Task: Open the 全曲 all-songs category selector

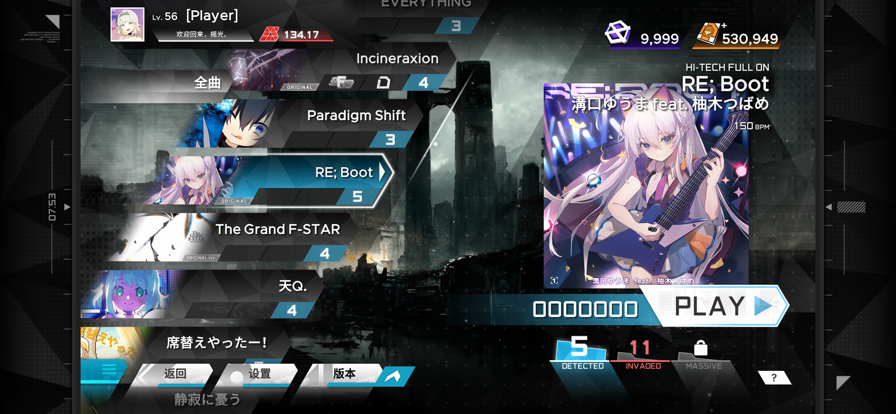Action: click(207, 82)
